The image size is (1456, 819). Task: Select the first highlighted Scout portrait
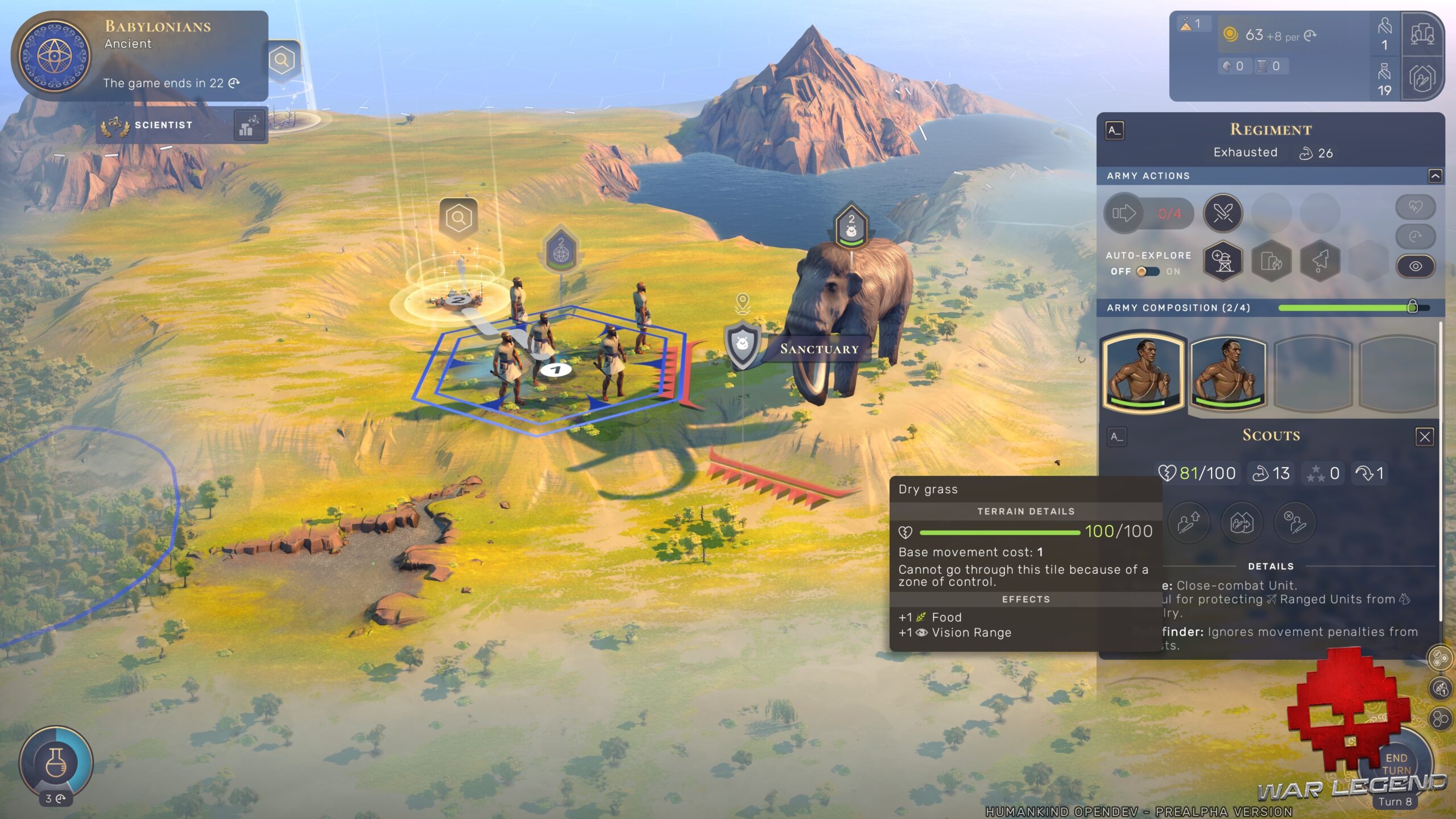pyautogui.click(x=1144, y=373)
